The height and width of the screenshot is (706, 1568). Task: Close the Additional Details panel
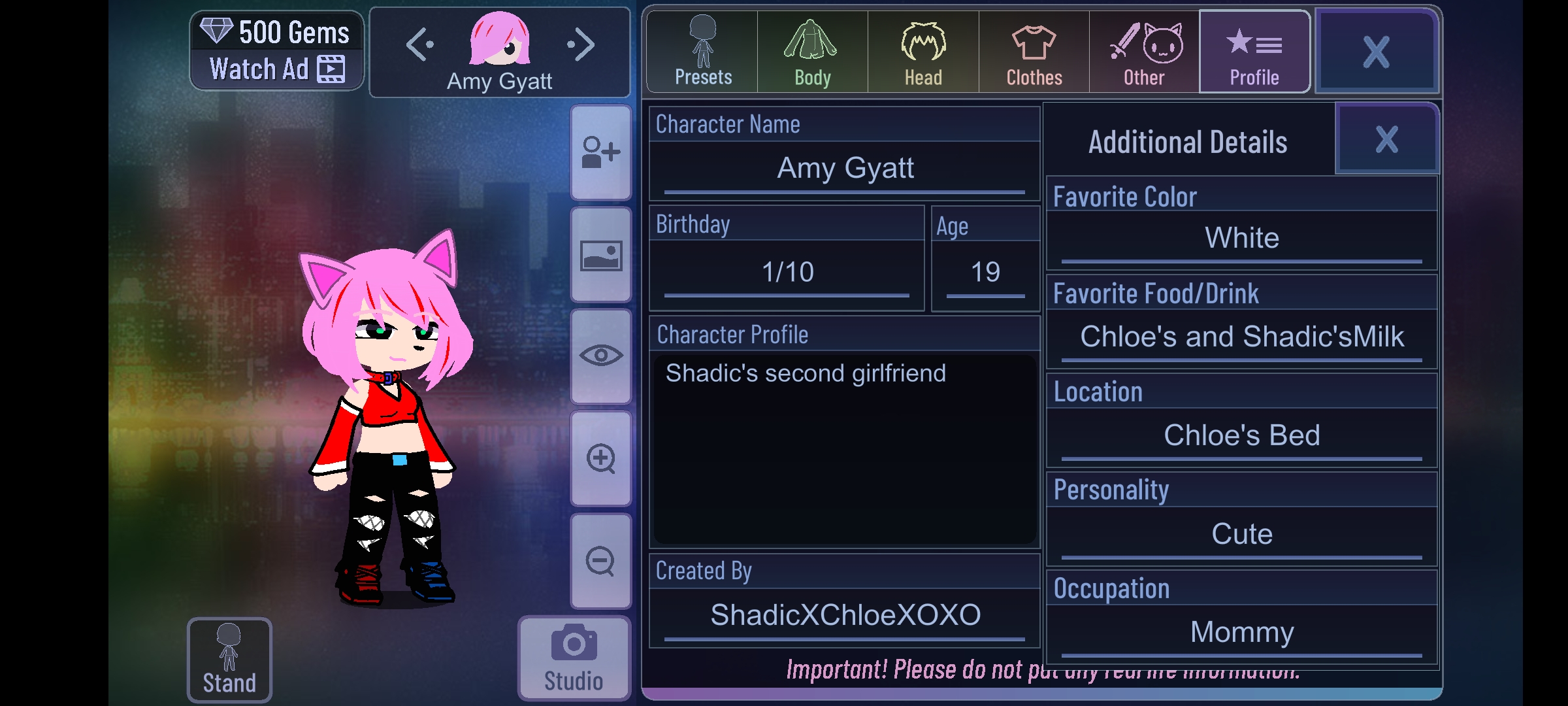point(1386,139)
